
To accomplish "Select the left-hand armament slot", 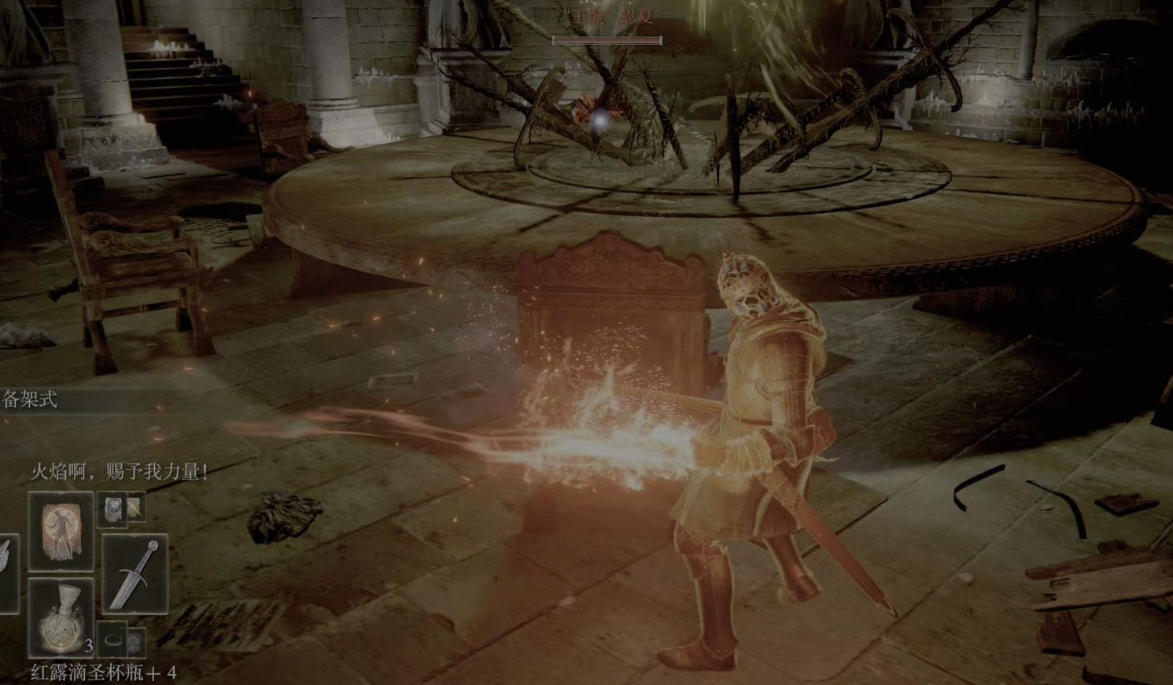I will coord(8,573).
